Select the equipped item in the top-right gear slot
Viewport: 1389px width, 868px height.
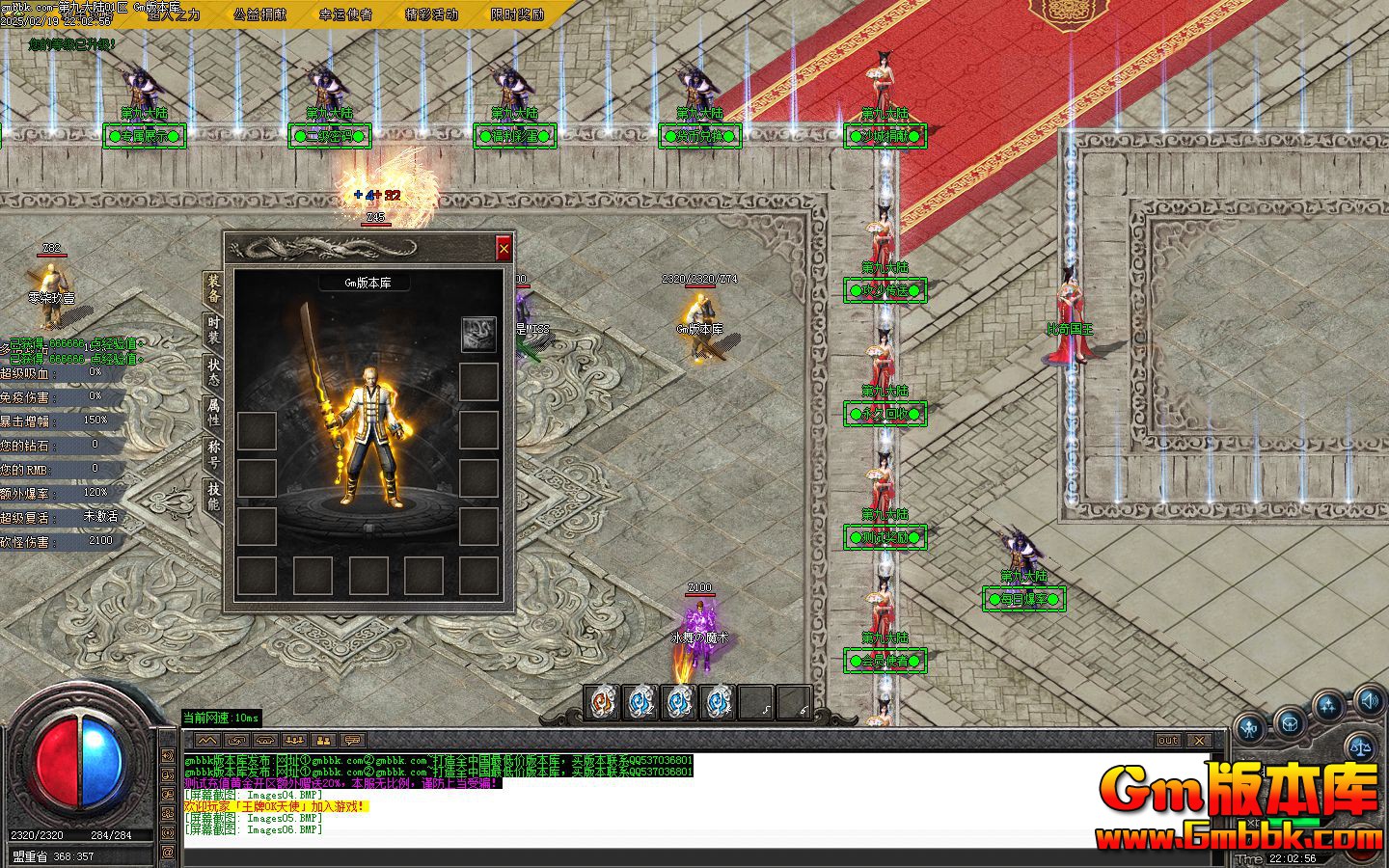pyautogui.click(x=478, y=334)
